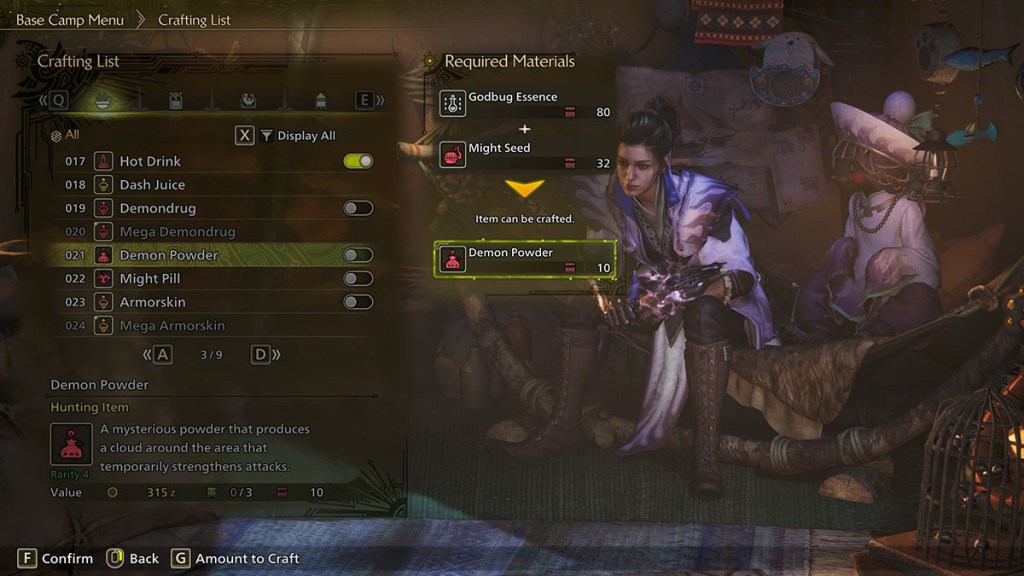Select Hot Drink in the crafting list
Viewport: 1024px width, 576px height.
[150, 161]
